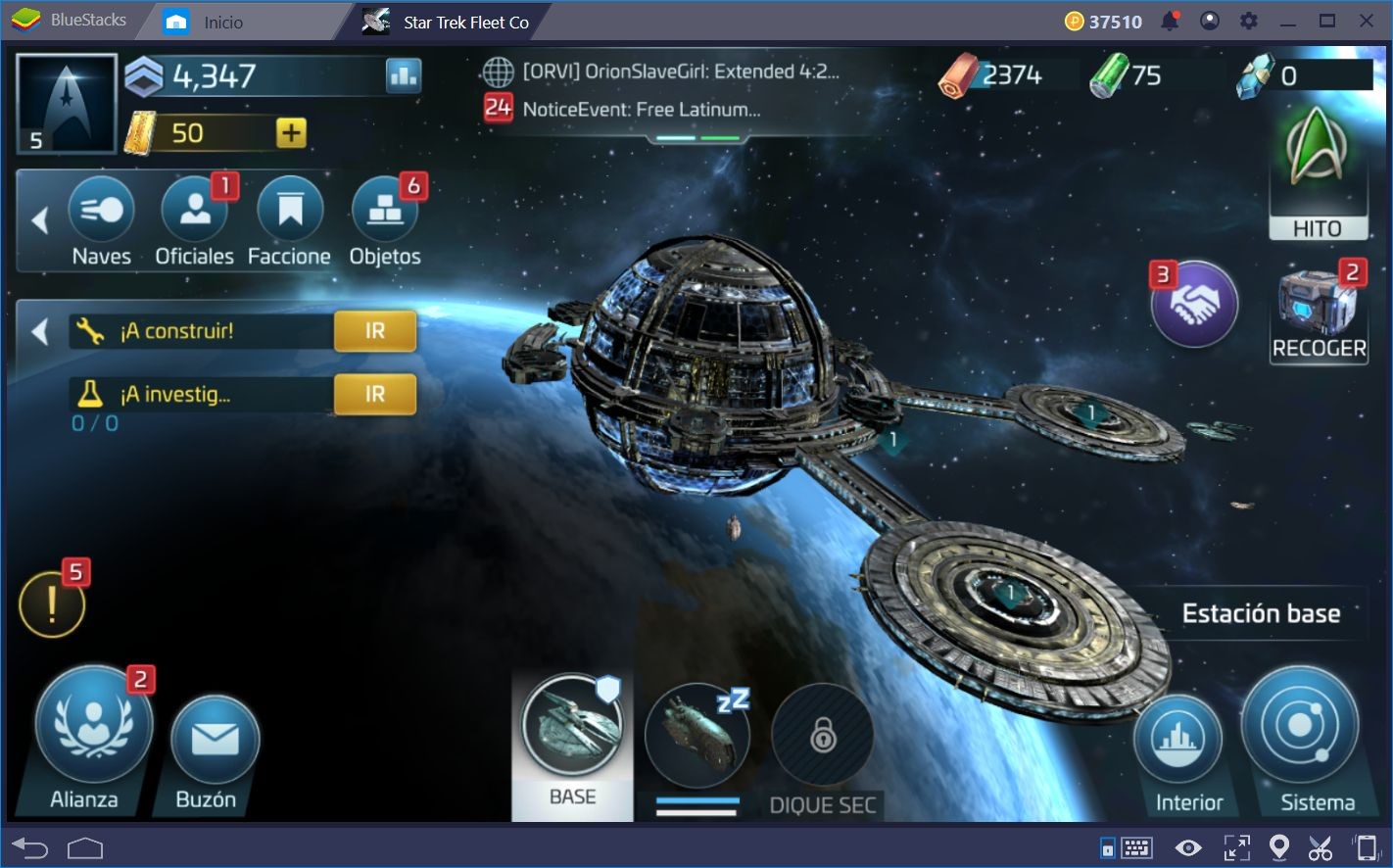Open the handshake trade offers
This screenshot has height=868, width=1393.
[x=1193, y=304]
